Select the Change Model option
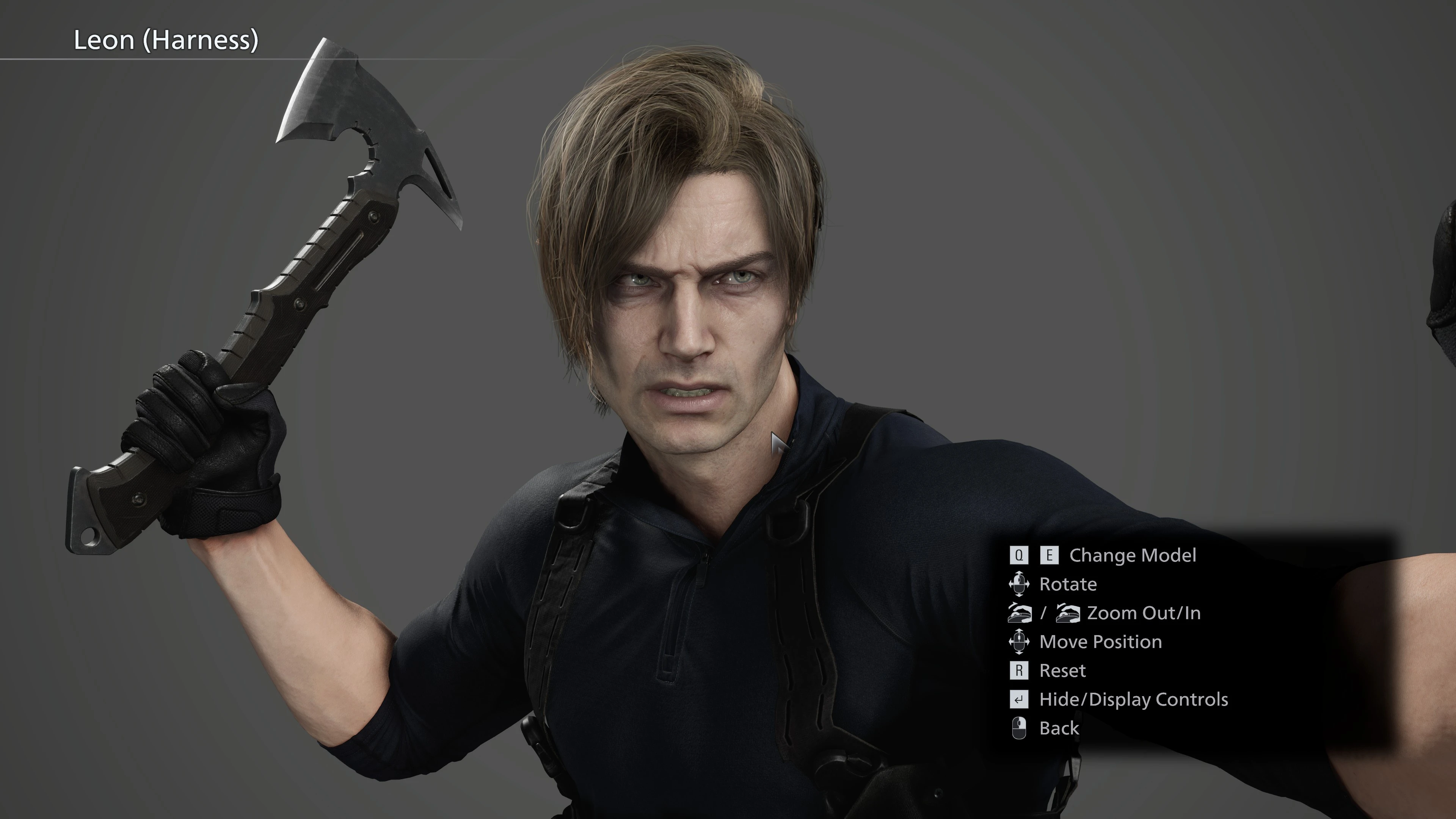This screenshot has width=1456, height=819. pyautogui.click(x=1131, y=555)
